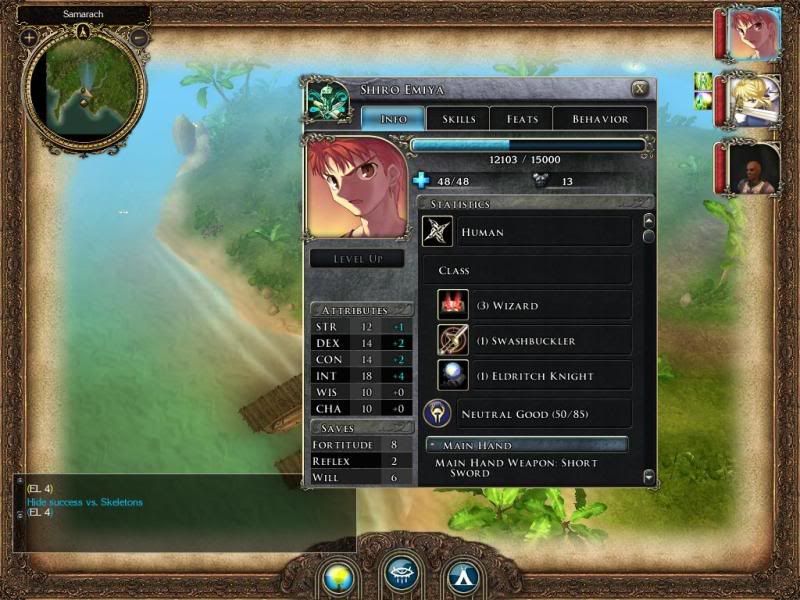This screenshot has width=800, height=600.
Task: Close the Shiro Emiya character sheet
Action: tap(639, 89)
